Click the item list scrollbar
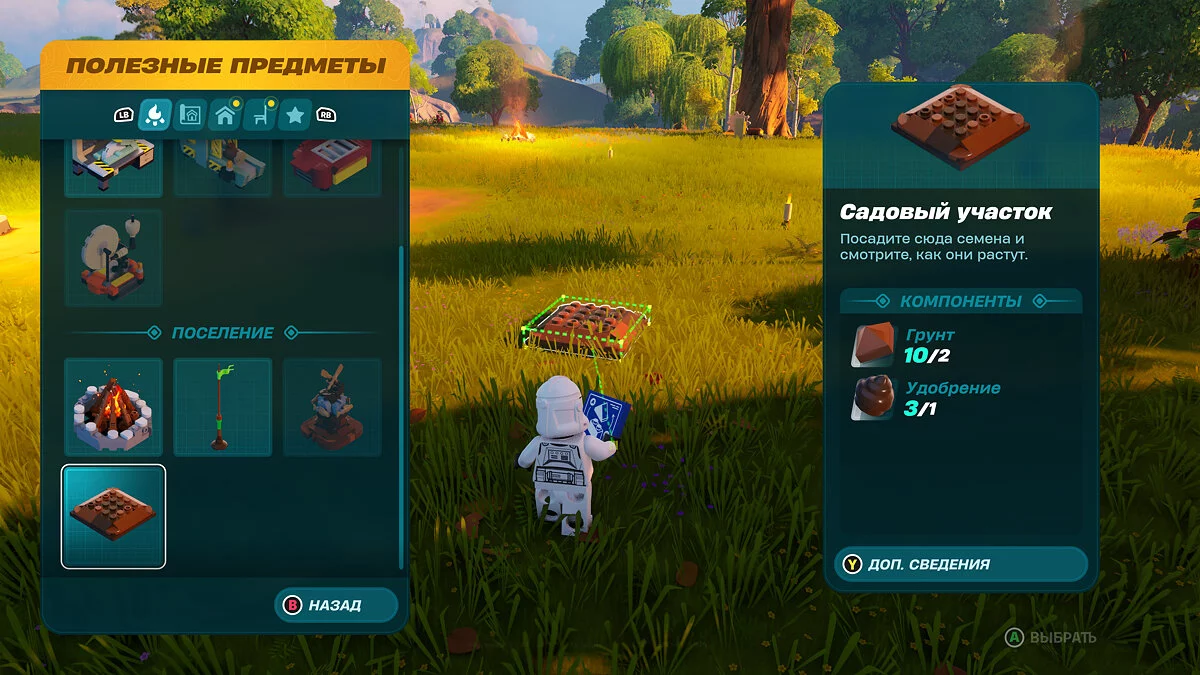Screen dimensions: 1200x675 coord(402,400)
